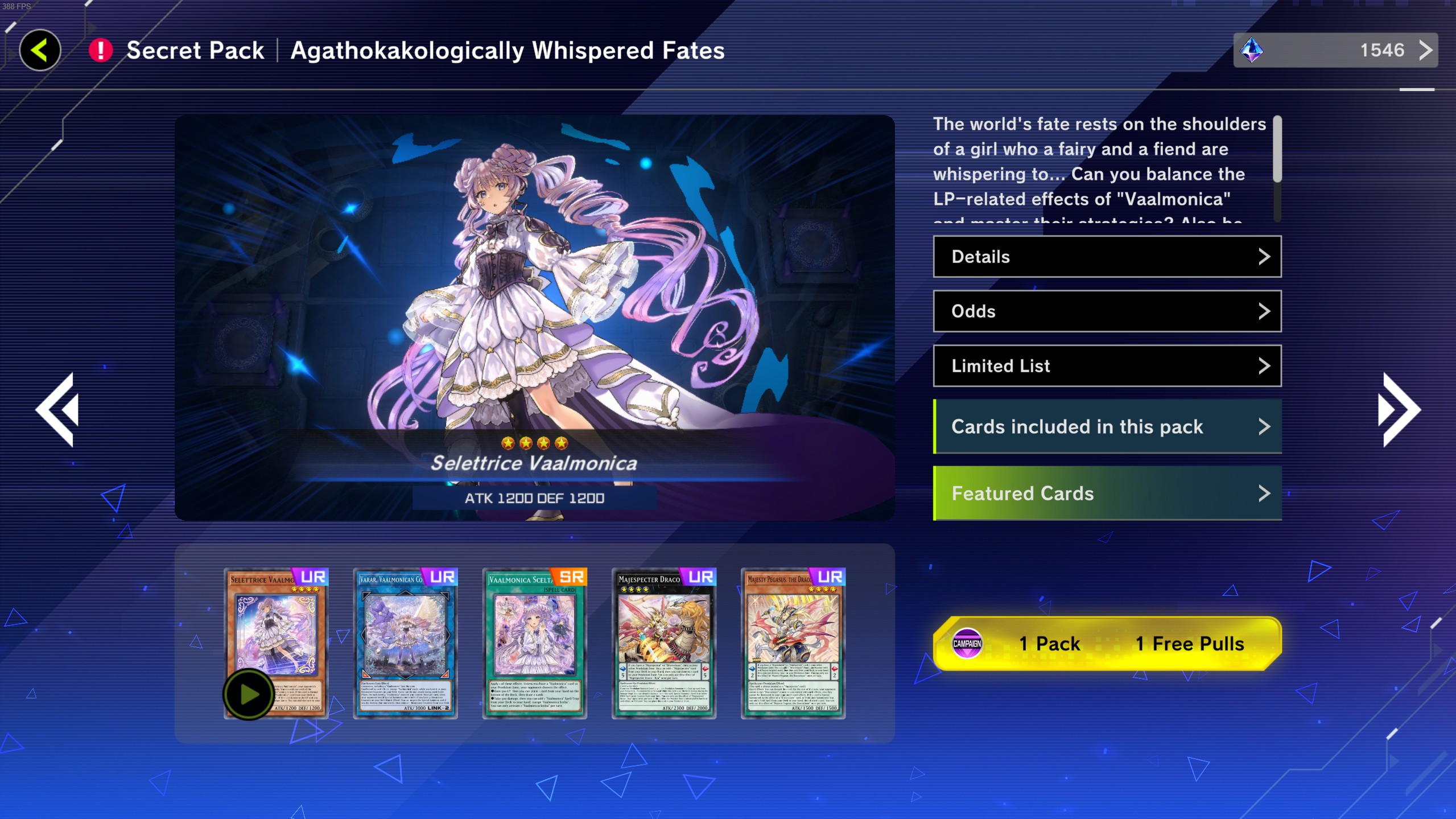Screen dimensions: 1456x819
Task: Choose the Vaalmonica Scelta spell card
Action: pos(534,643)
